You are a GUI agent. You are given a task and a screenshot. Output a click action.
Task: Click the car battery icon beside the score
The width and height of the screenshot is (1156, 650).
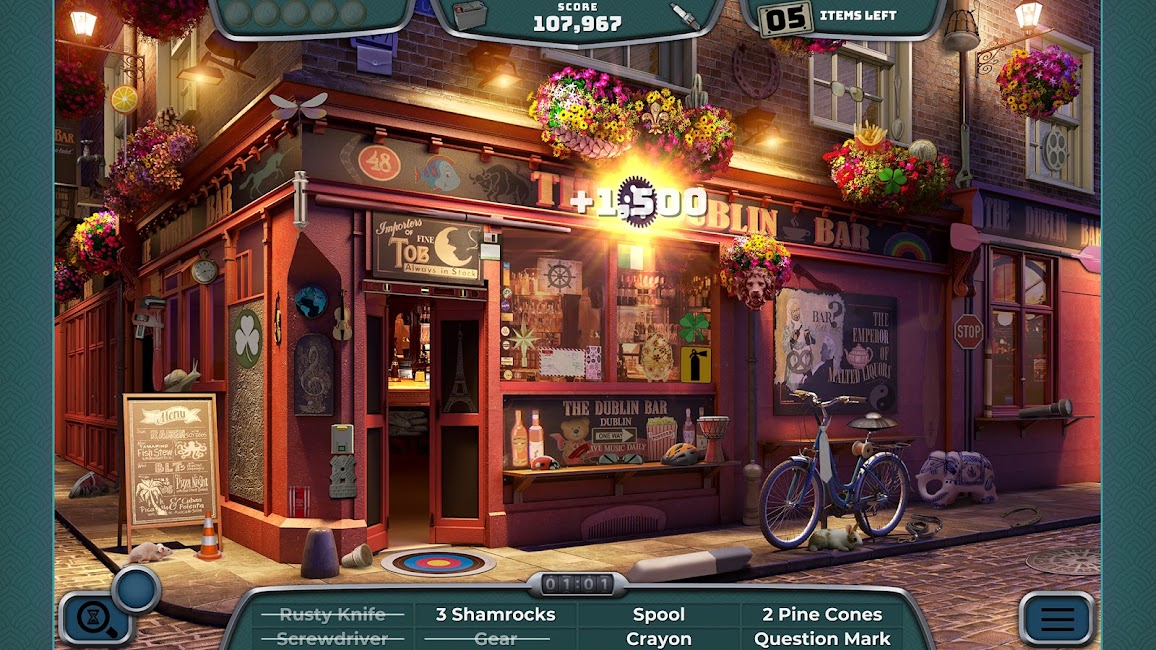pyautogui.click(x=469, y=14)
